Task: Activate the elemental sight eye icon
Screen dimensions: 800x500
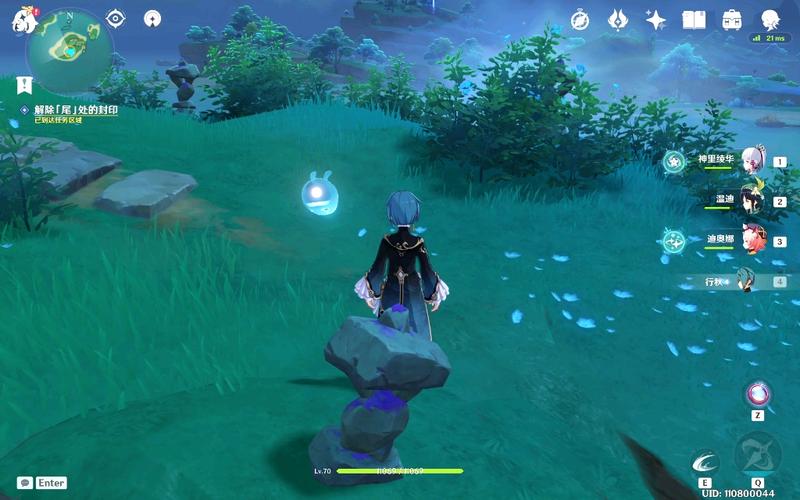Action: 115,17
